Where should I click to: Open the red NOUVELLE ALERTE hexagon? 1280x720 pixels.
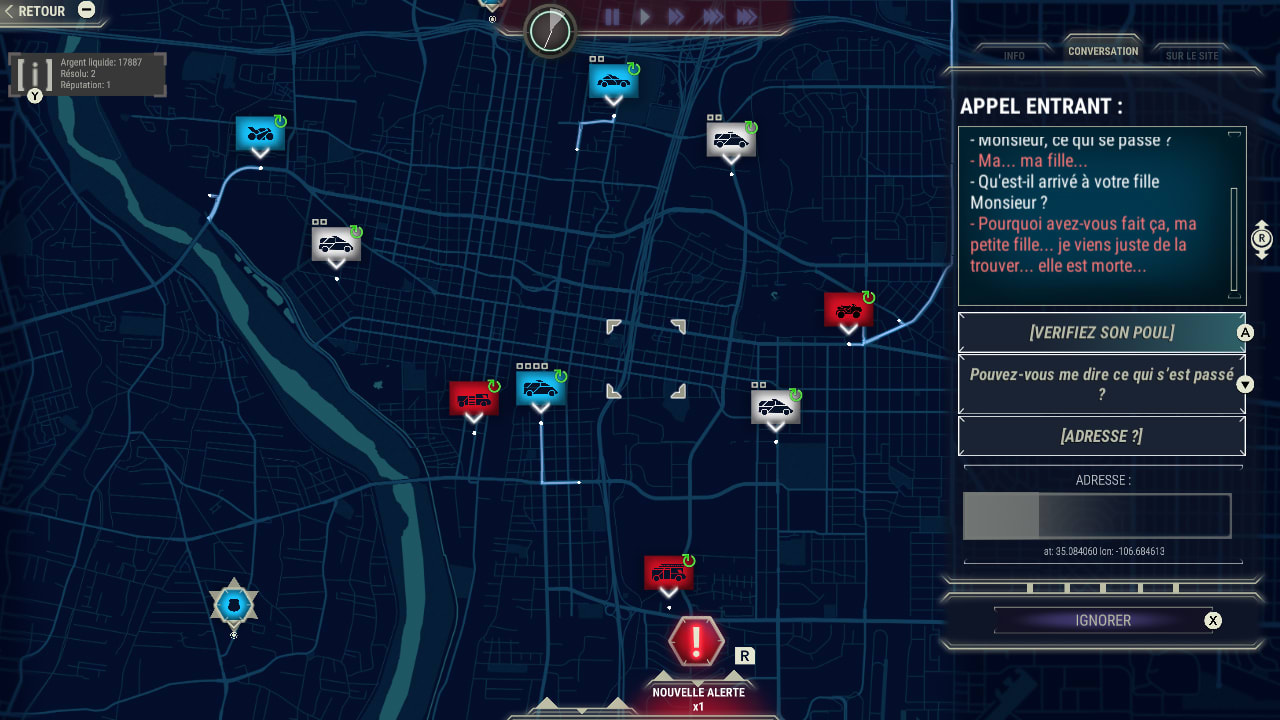(696, 641)
